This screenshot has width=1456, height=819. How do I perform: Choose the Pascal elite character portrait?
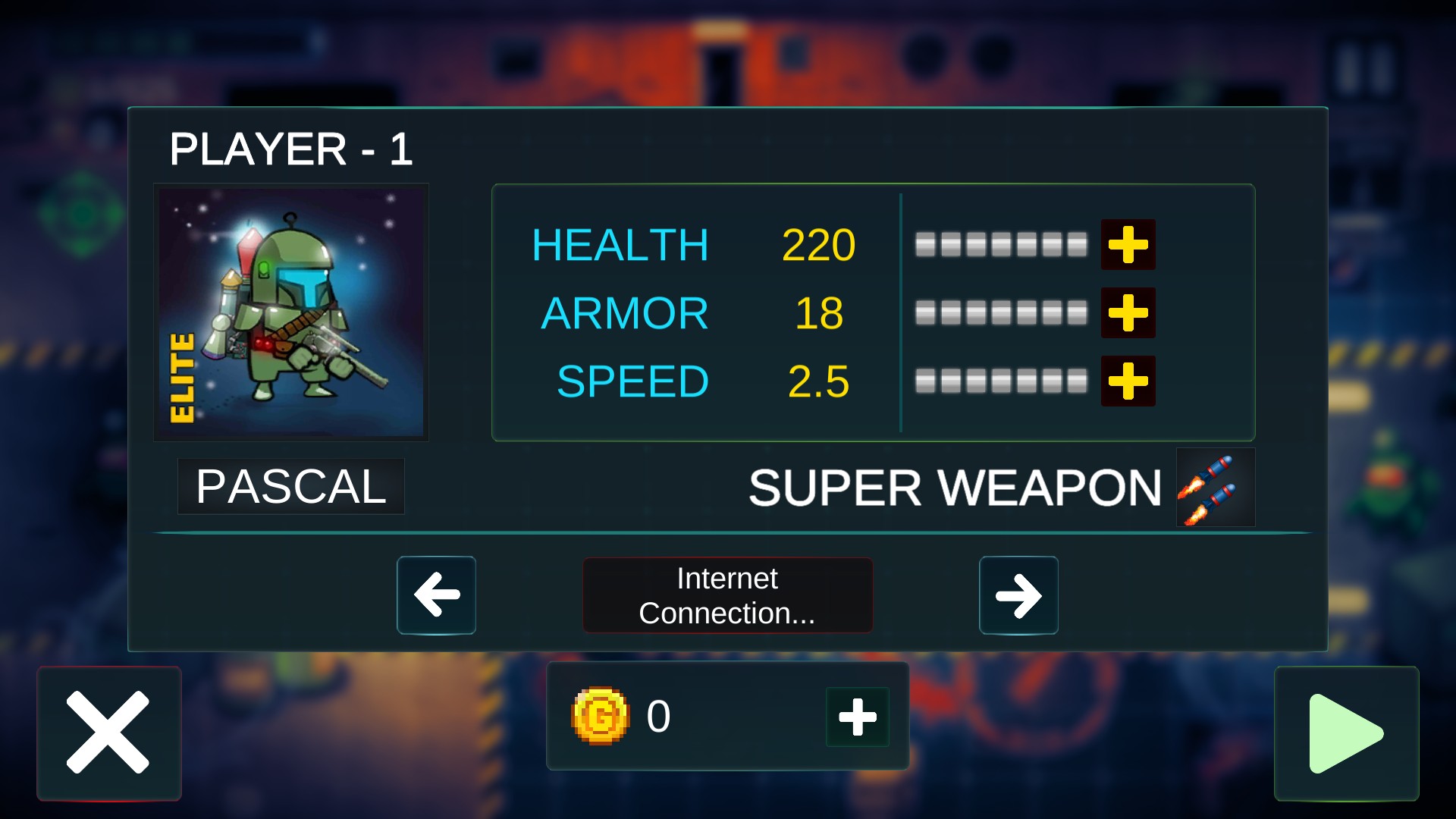click(291, 312)
